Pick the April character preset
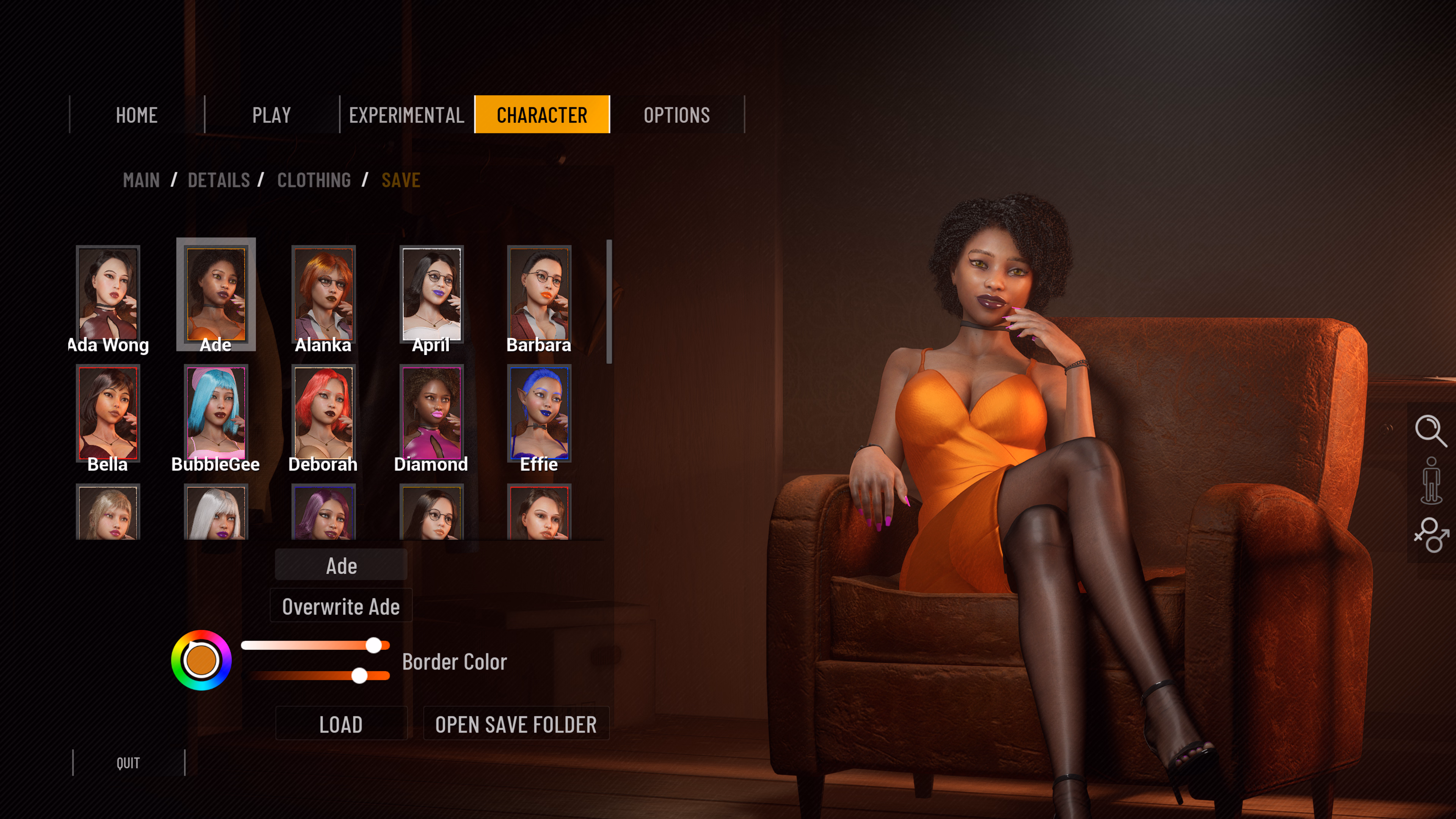 pos(431,294)
